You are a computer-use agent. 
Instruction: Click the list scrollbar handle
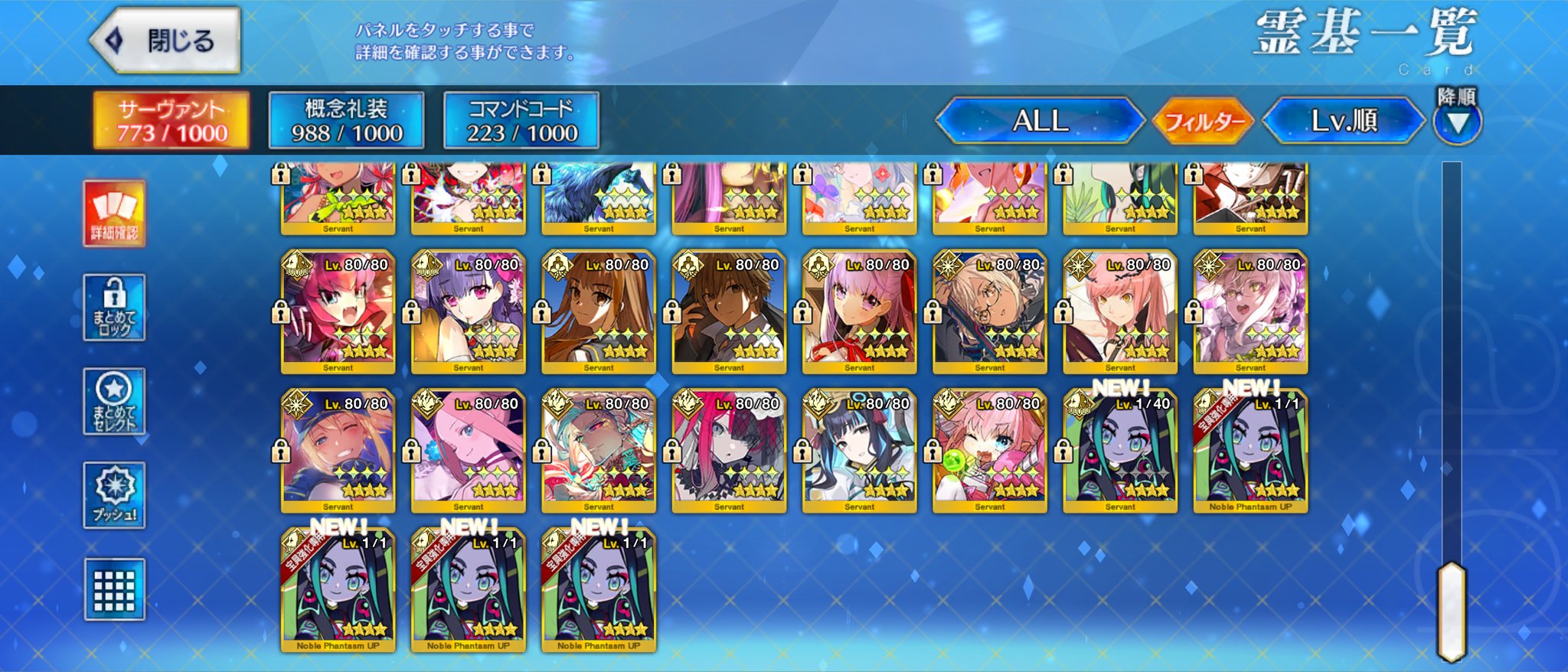coord(1451,611)
